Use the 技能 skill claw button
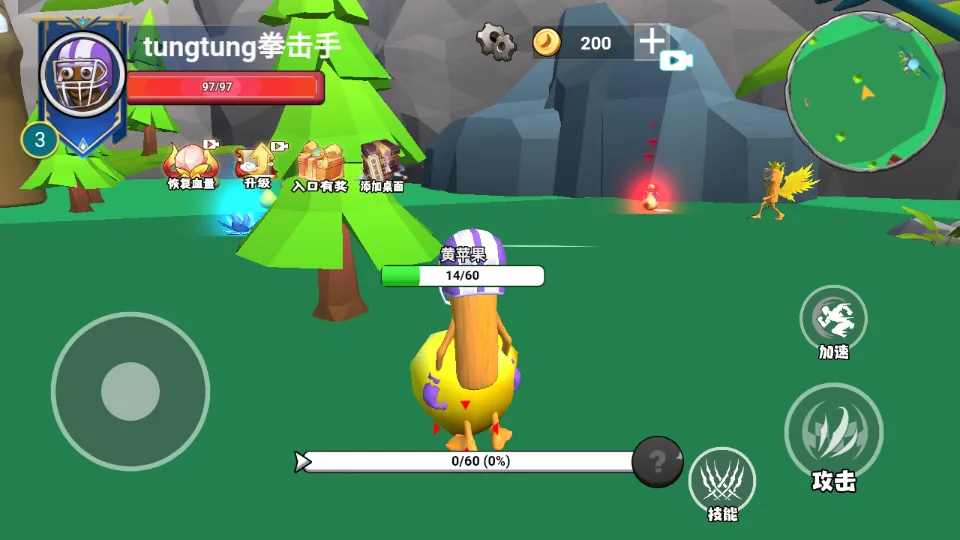The width and height of the screenshot is (960, 540). tap(722, 480)
